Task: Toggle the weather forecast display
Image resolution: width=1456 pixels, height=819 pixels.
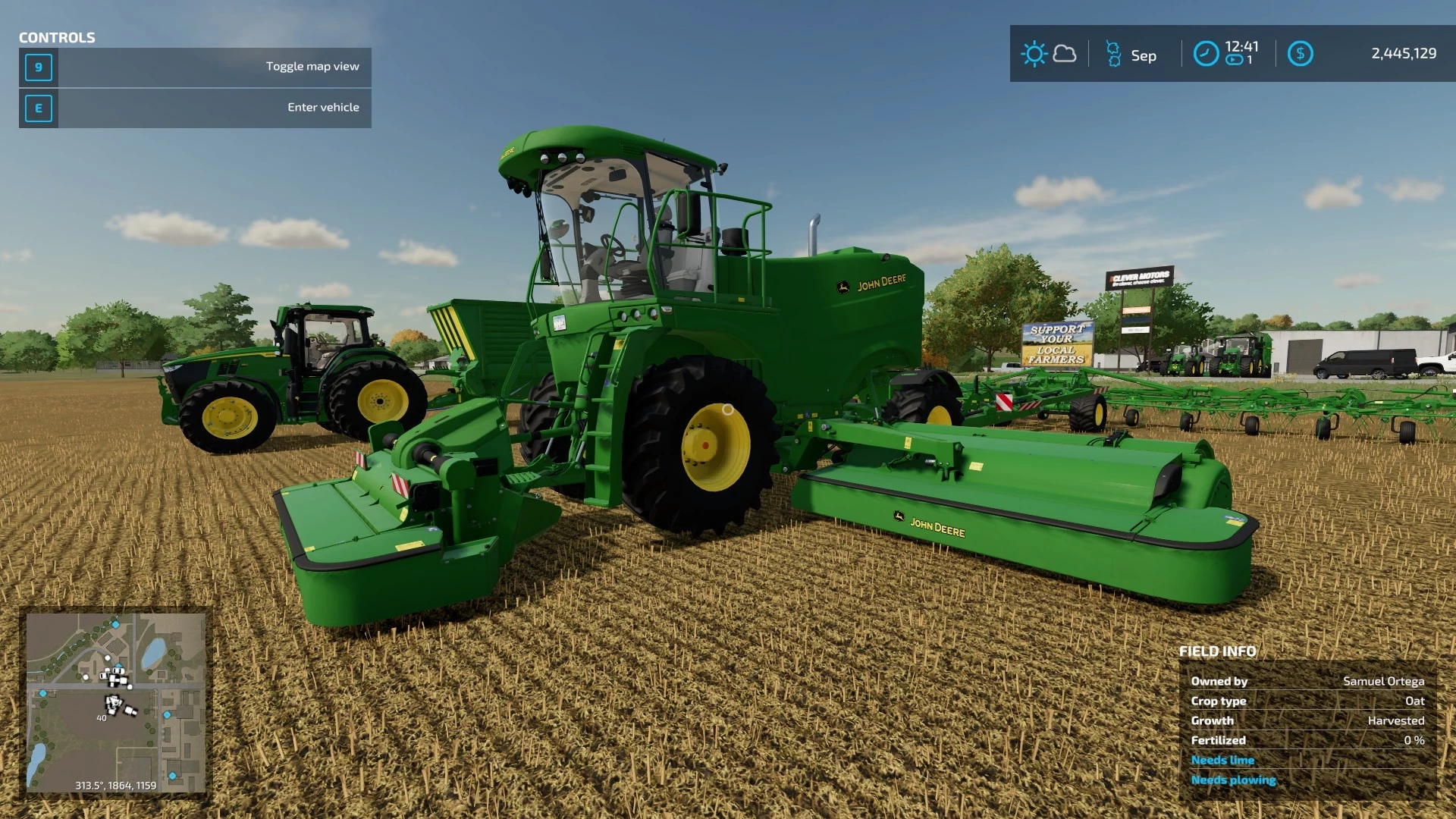Action: (1065, 54)
